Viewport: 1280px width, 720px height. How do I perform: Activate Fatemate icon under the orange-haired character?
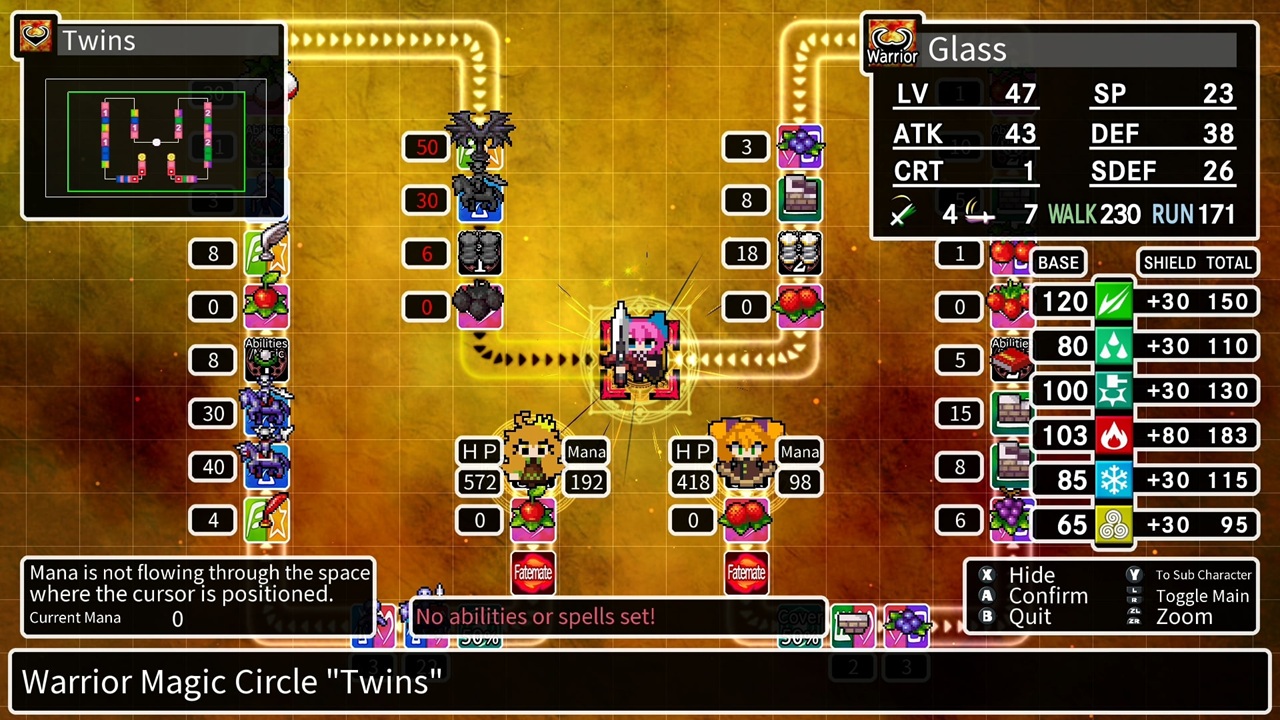coord(746,573)
